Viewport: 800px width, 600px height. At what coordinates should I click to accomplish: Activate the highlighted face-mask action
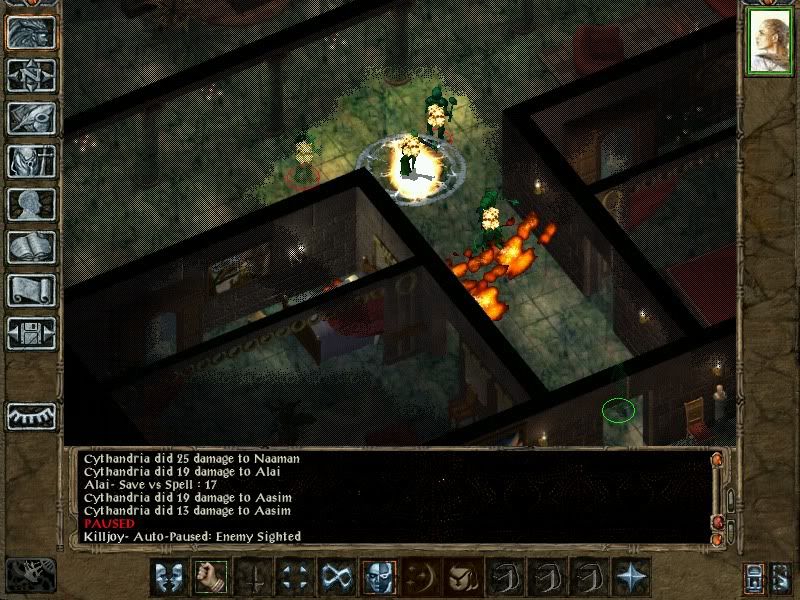(376, 577)
